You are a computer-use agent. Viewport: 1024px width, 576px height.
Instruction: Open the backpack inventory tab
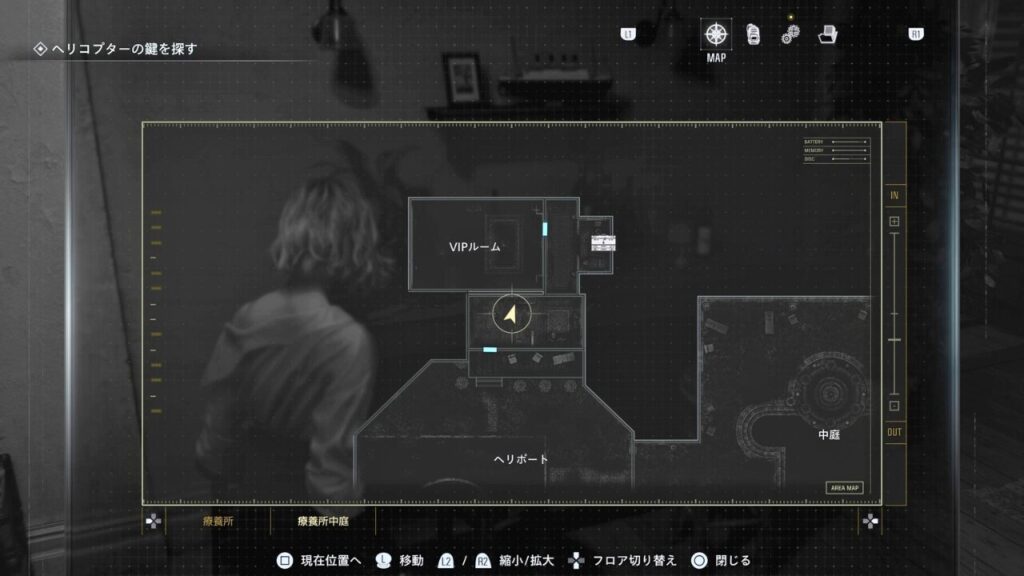pos(753,34)
